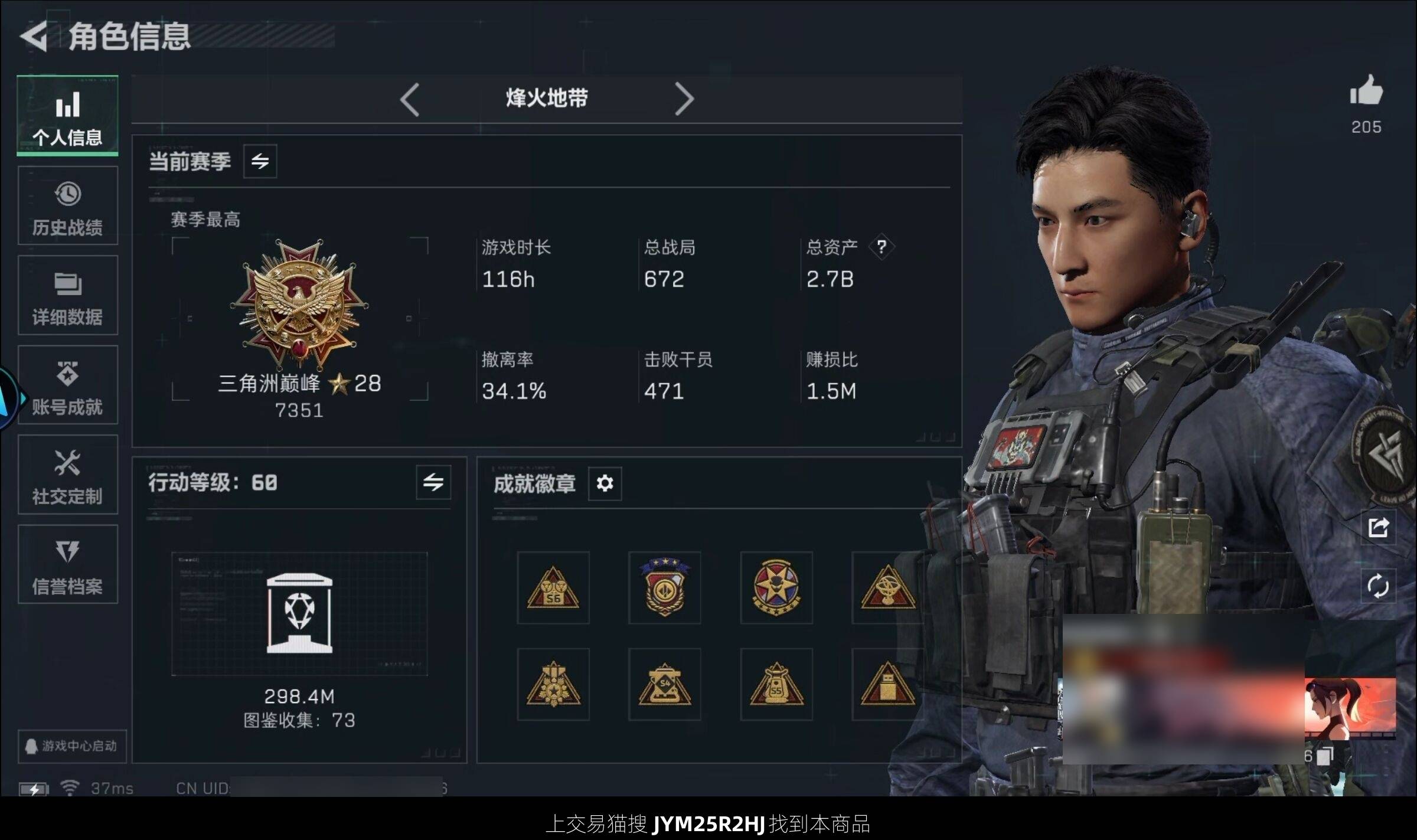
Task: Select the S6 triangle achievement badge
Action: pyautogui.click(x=553, y=588)
